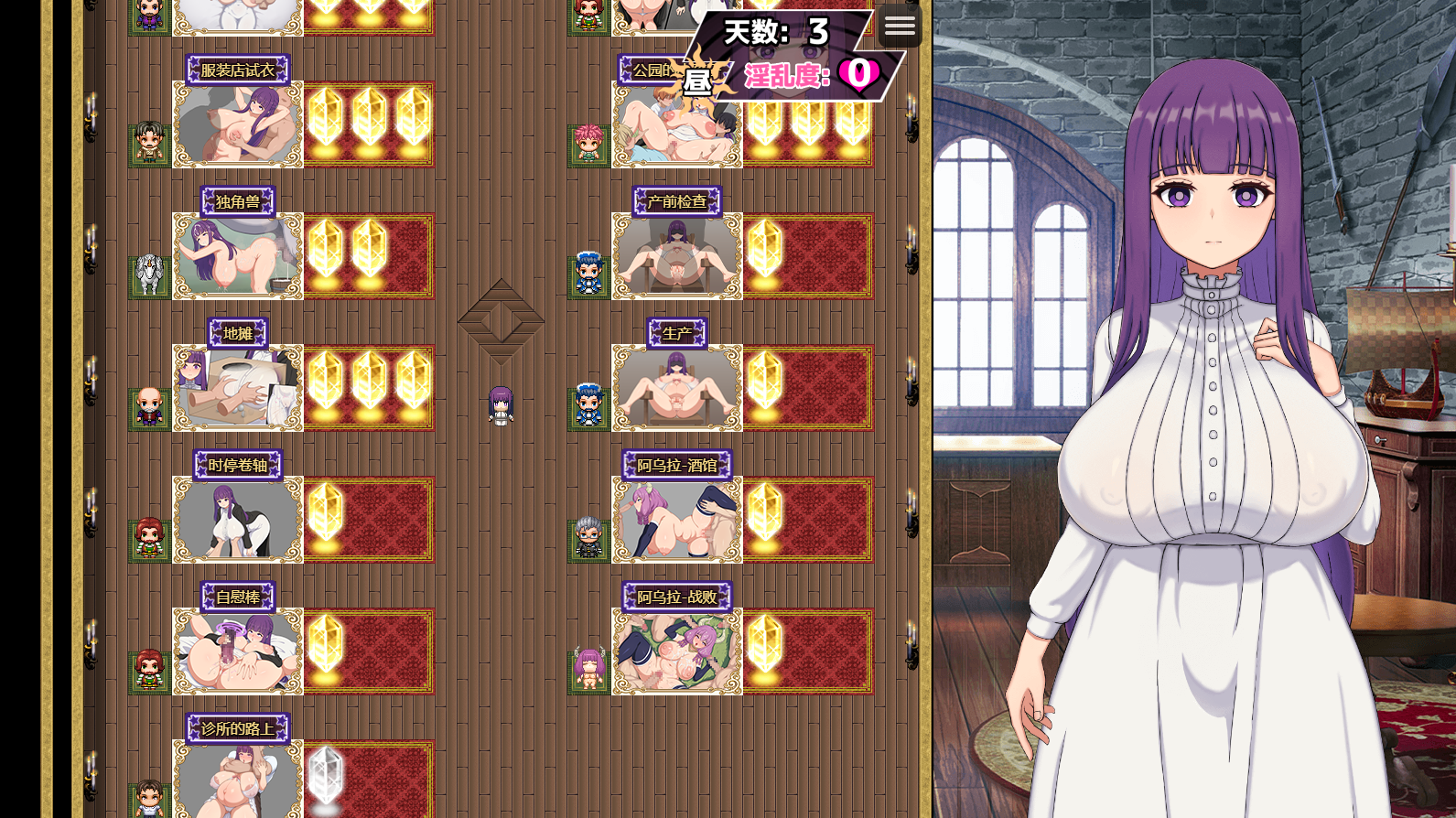Image resolution: width=1456 pixels, height=818 pixels.
Task: Choose the 独角兽 gallery label
Action: pyautogui.click(x=238, y=202)
